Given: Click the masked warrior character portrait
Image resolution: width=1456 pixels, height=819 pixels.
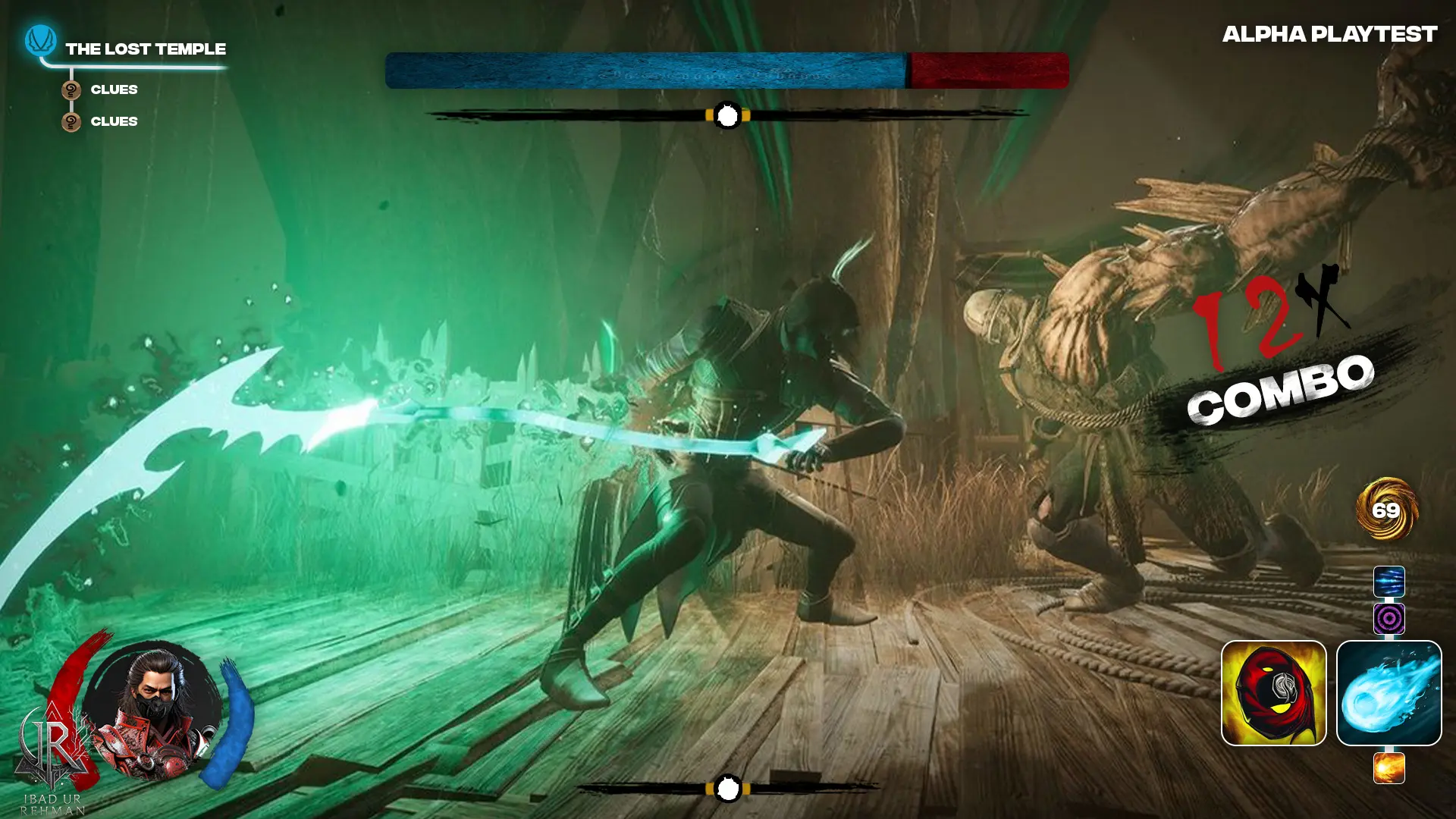Looking at the screenshot, I should (155, 710).
